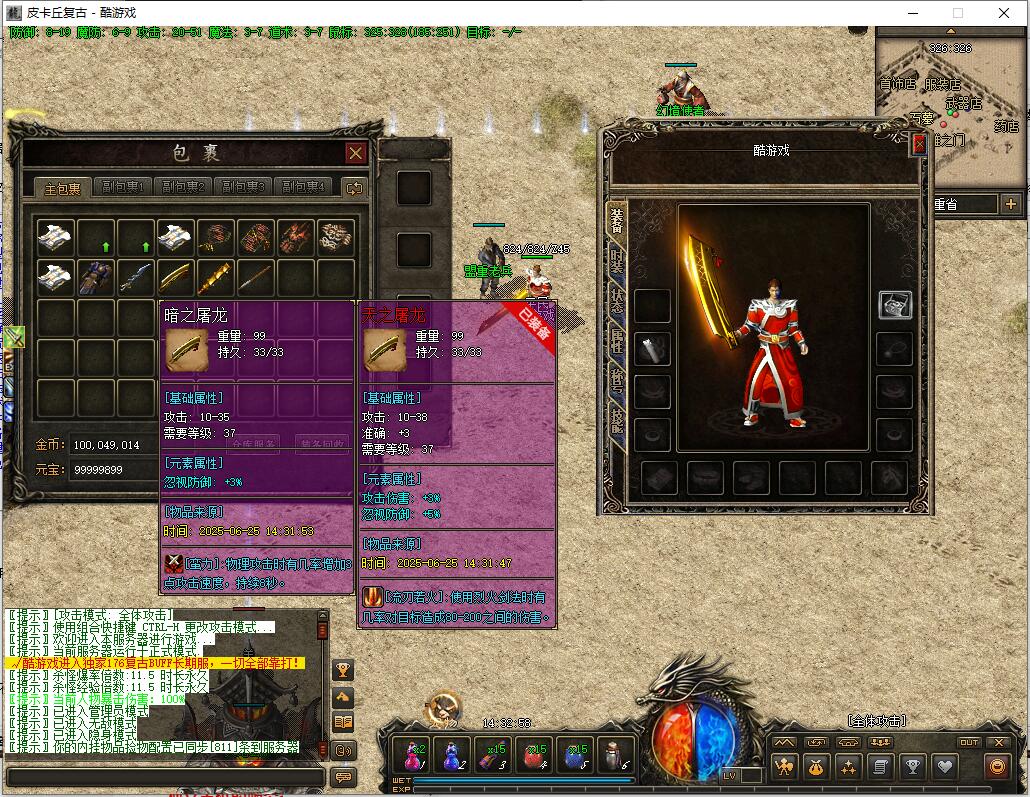Open the 副包裹3 bag tab
Screen dimensions: 1030x797
(243, 187)
